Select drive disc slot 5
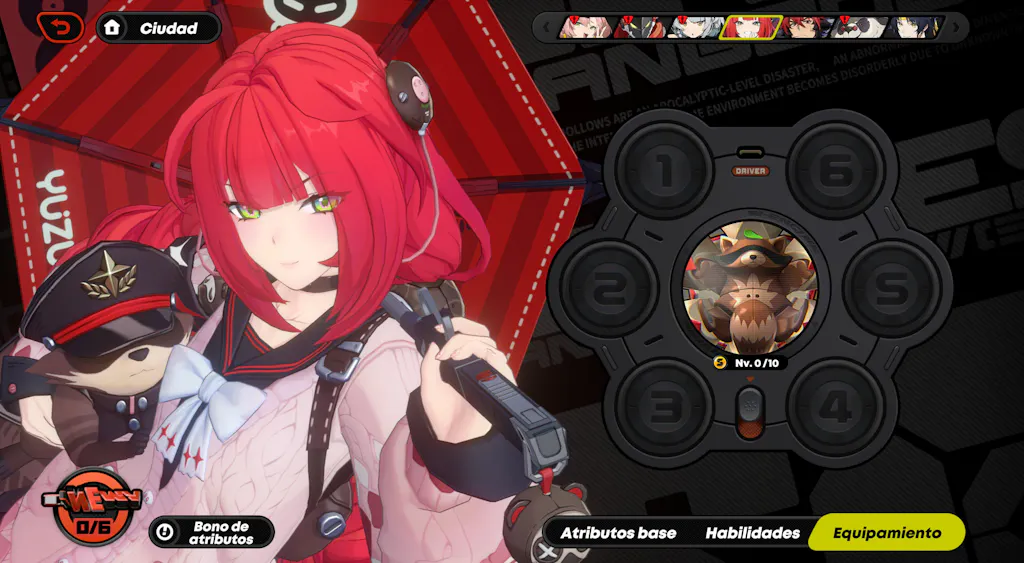Viewport: 1024px width, 563px height. pyautogui.click(x=893, y=288)
